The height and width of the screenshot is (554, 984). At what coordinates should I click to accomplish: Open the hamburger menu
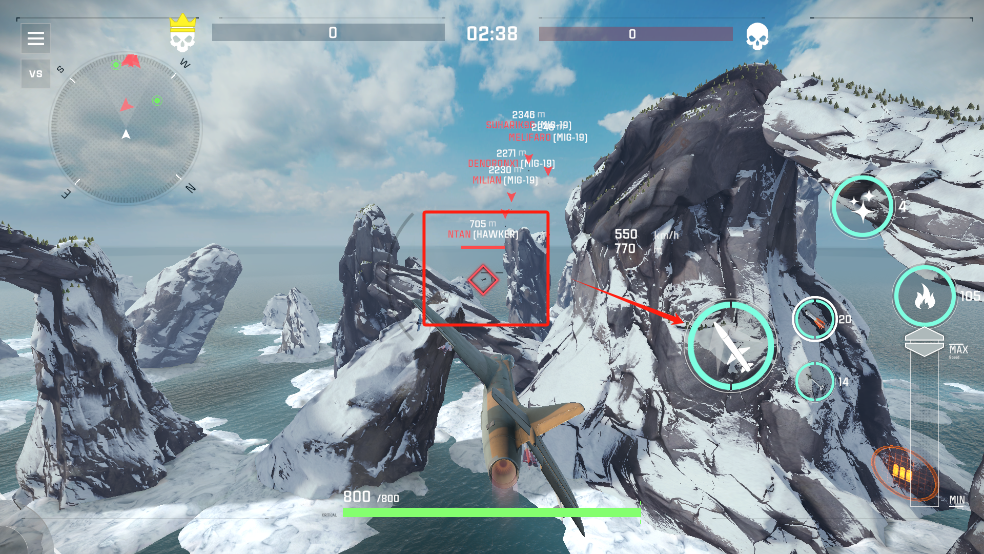pyautogui.click(x=36, y=39)
